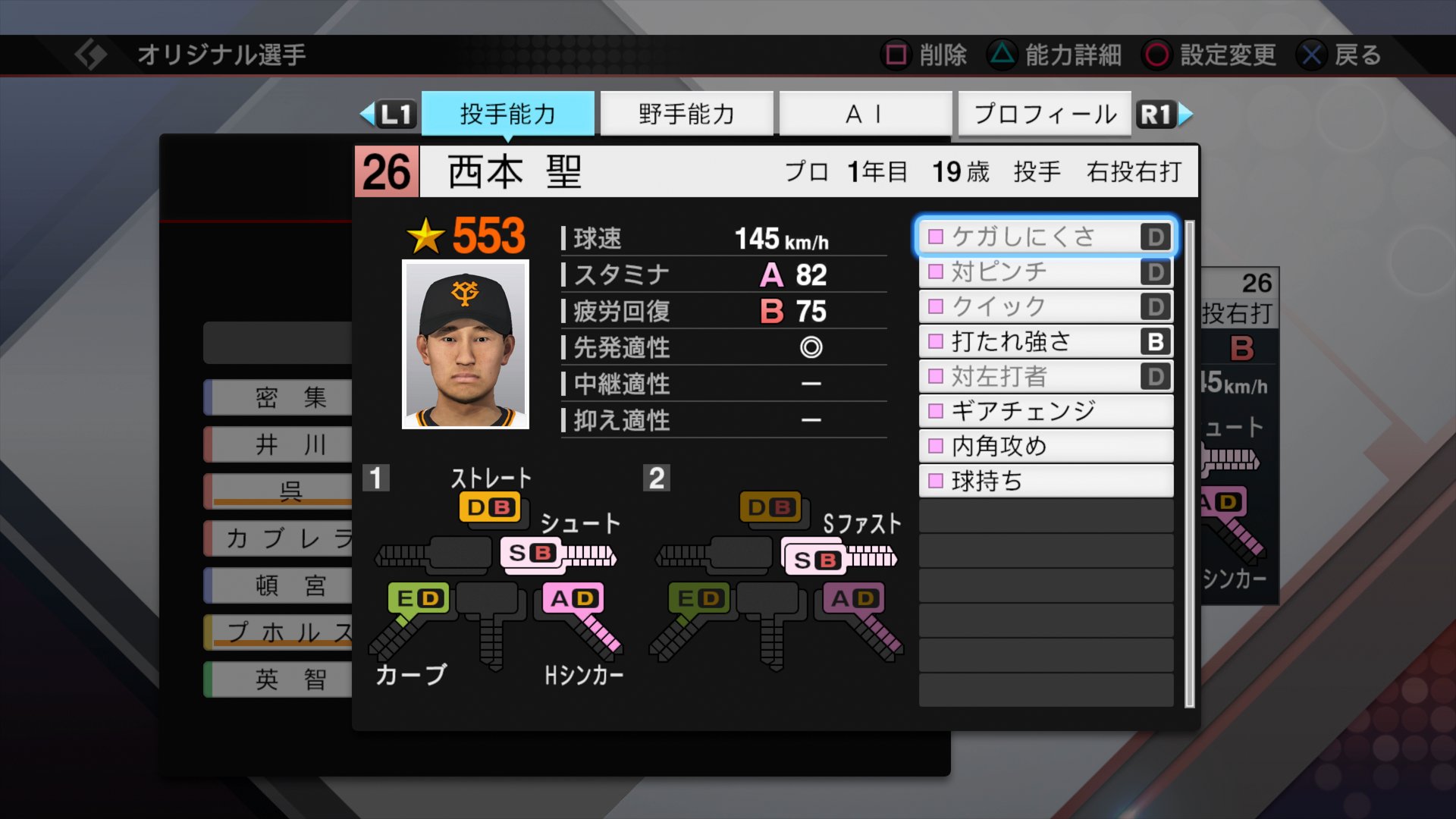Switch to the 野手能力 tab
This screenshot has width=1456, height=819.
[x=686, y=112]
